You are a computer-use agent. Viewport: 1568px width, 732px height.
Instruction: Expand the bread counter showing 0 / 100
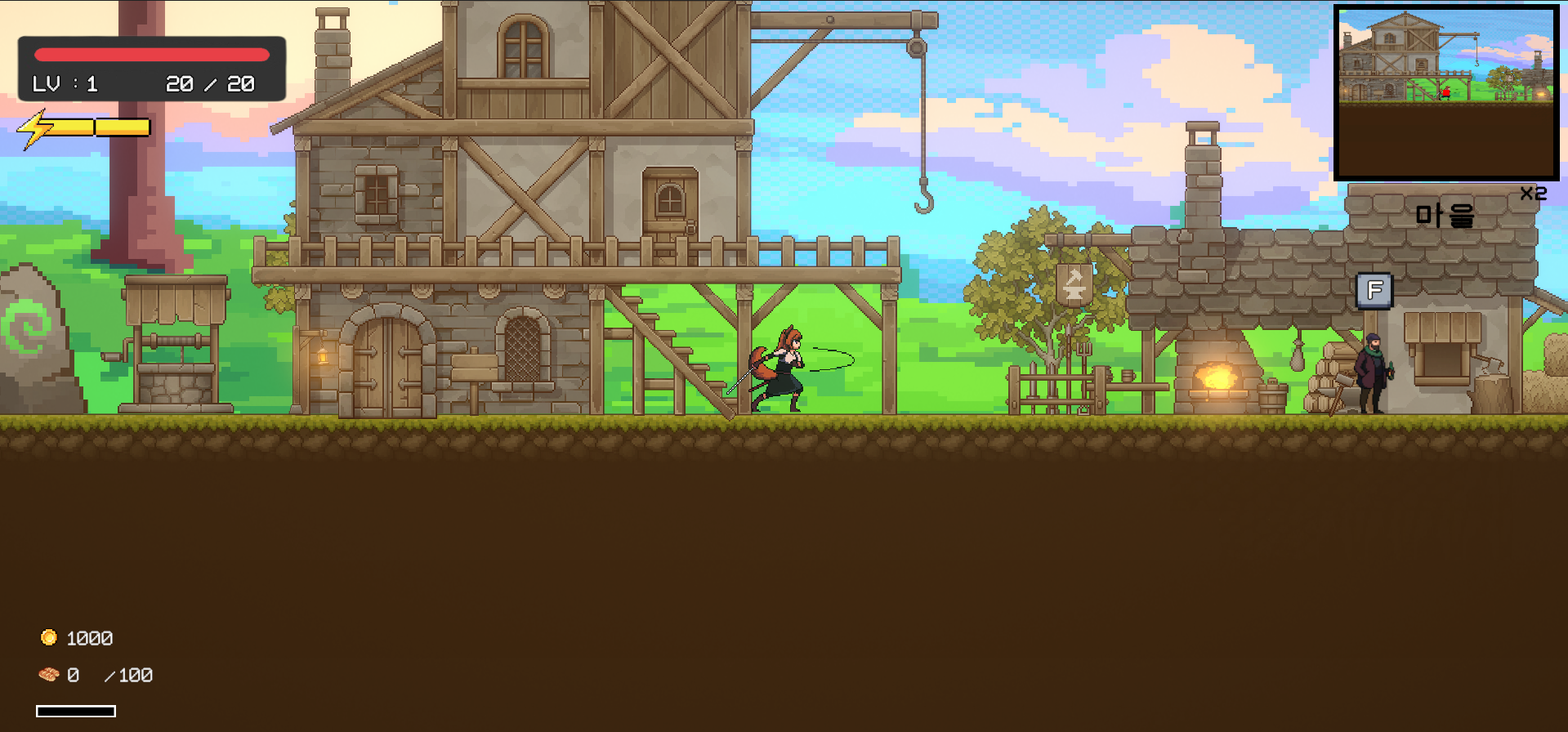pyautogui.click(x=110, y=675)
